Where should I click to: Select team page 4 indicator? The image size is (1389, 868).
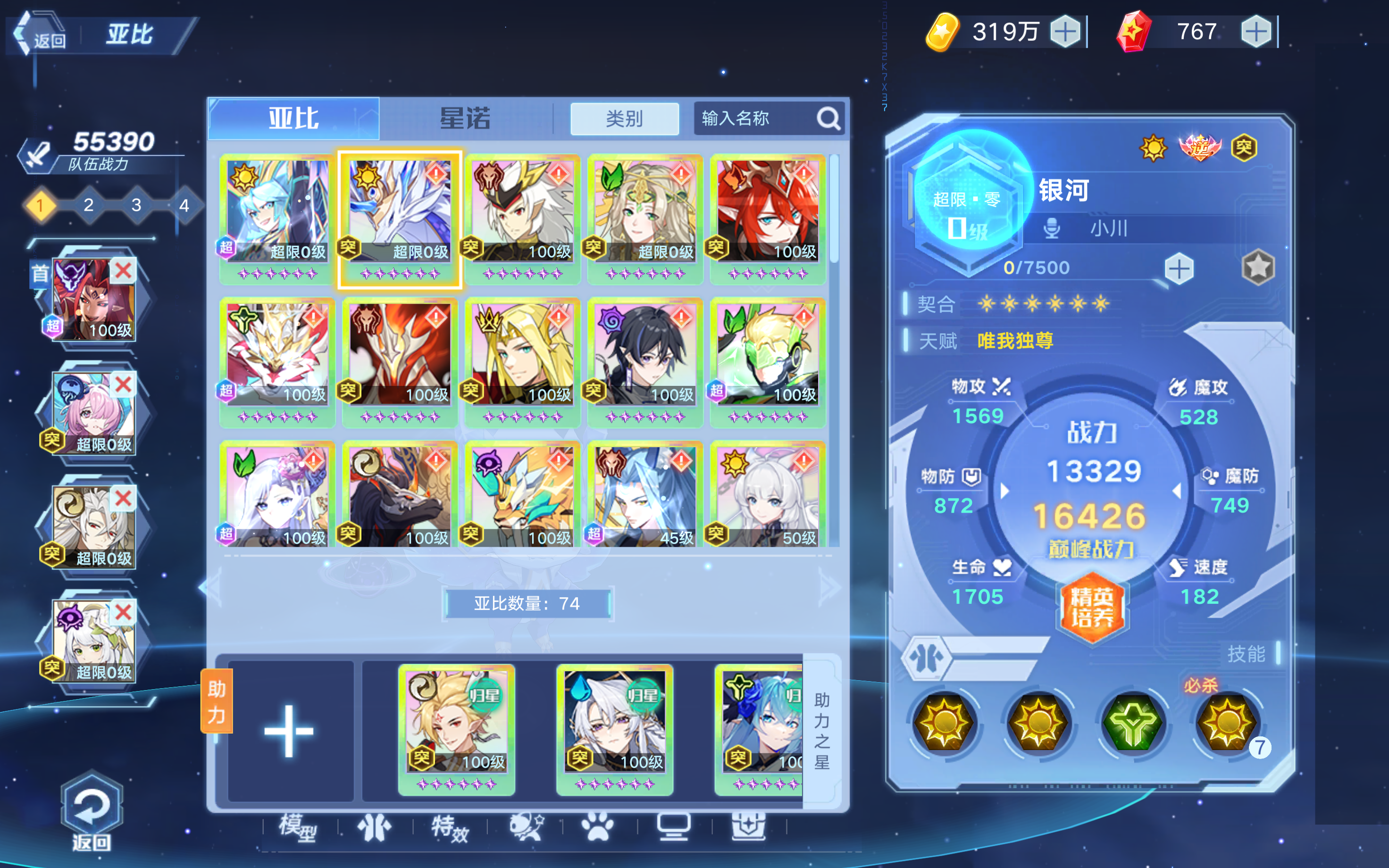tap(184, 206)
